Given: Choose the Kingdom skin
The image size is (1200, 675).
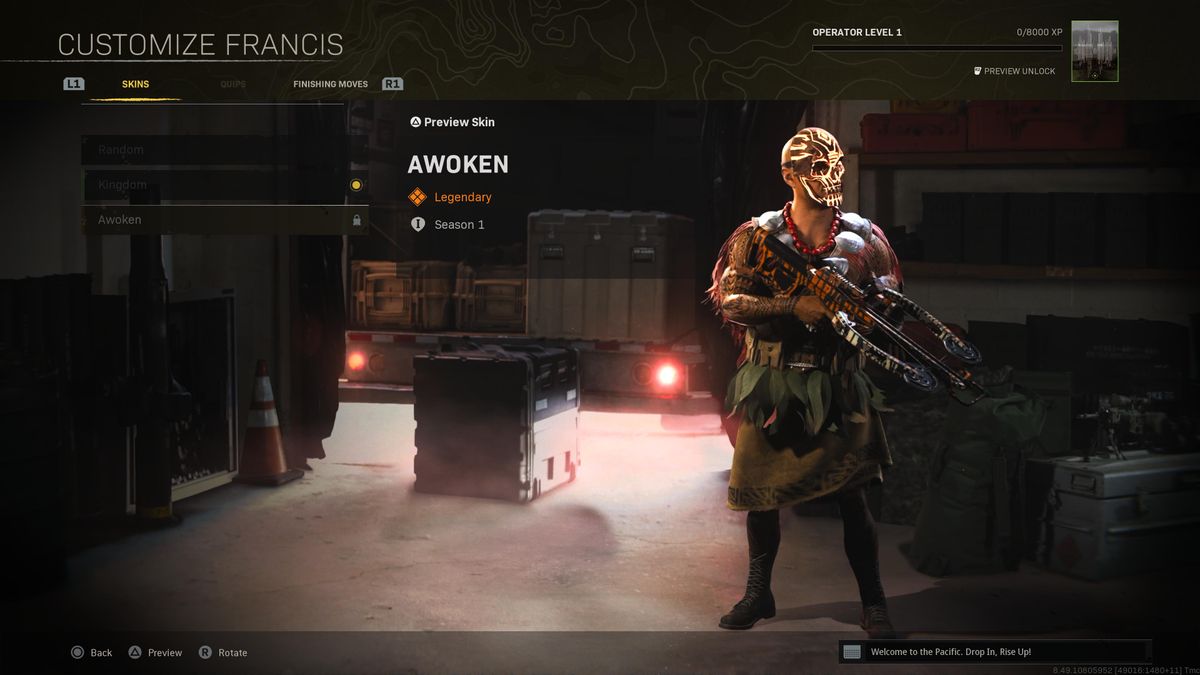Looking at the screenshot, I should pyautogui.click(x=224, y=185).
